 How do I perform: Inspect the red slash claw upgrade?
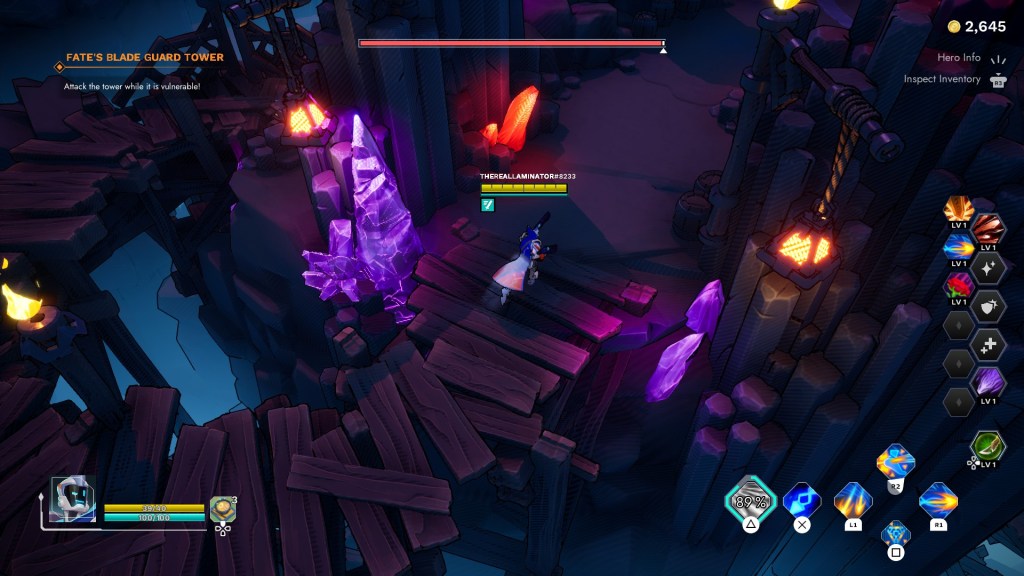click(x=988, y=230)
